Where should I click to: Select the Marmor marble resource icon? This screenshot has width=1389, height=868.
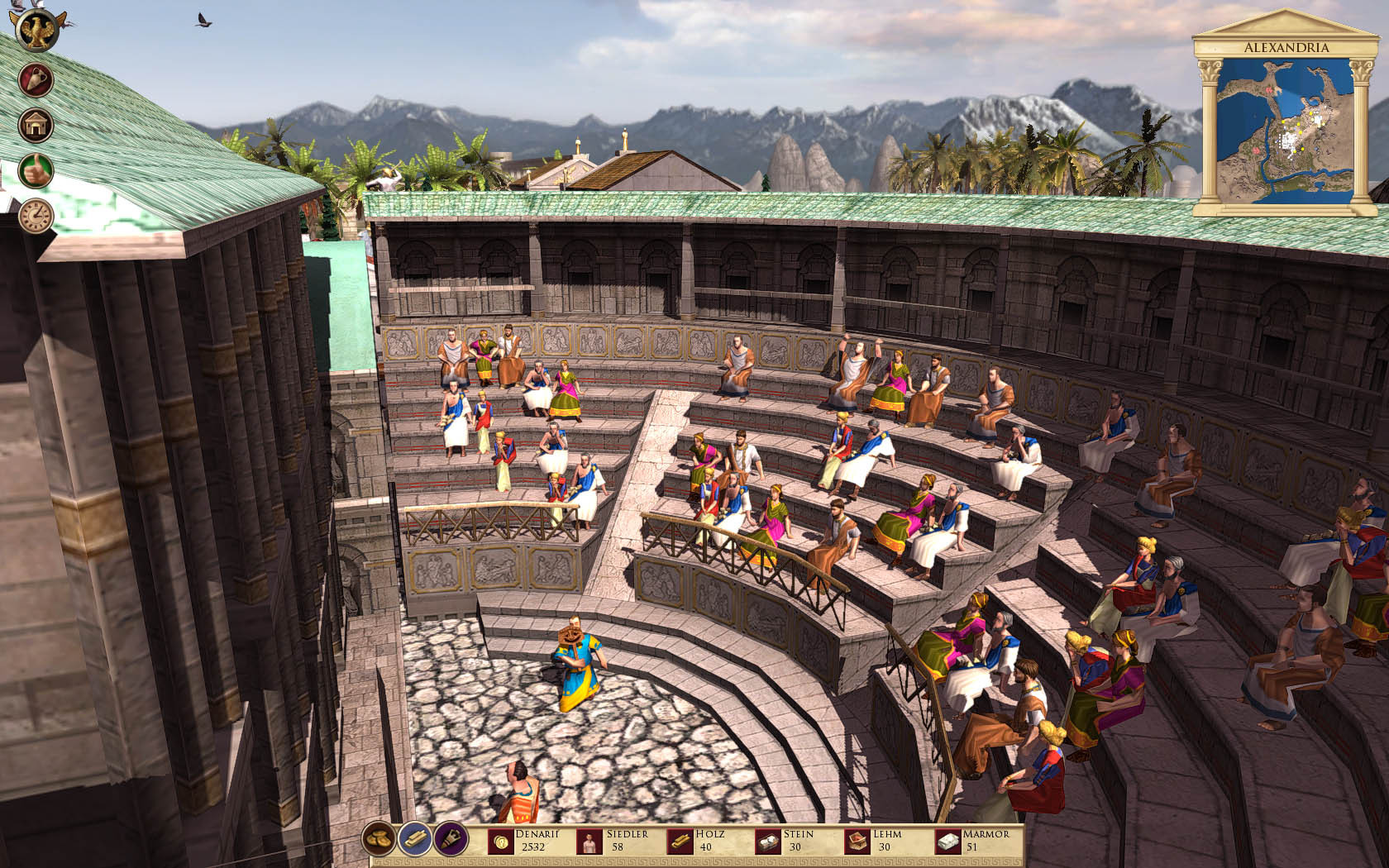click(x=948, y=842)
